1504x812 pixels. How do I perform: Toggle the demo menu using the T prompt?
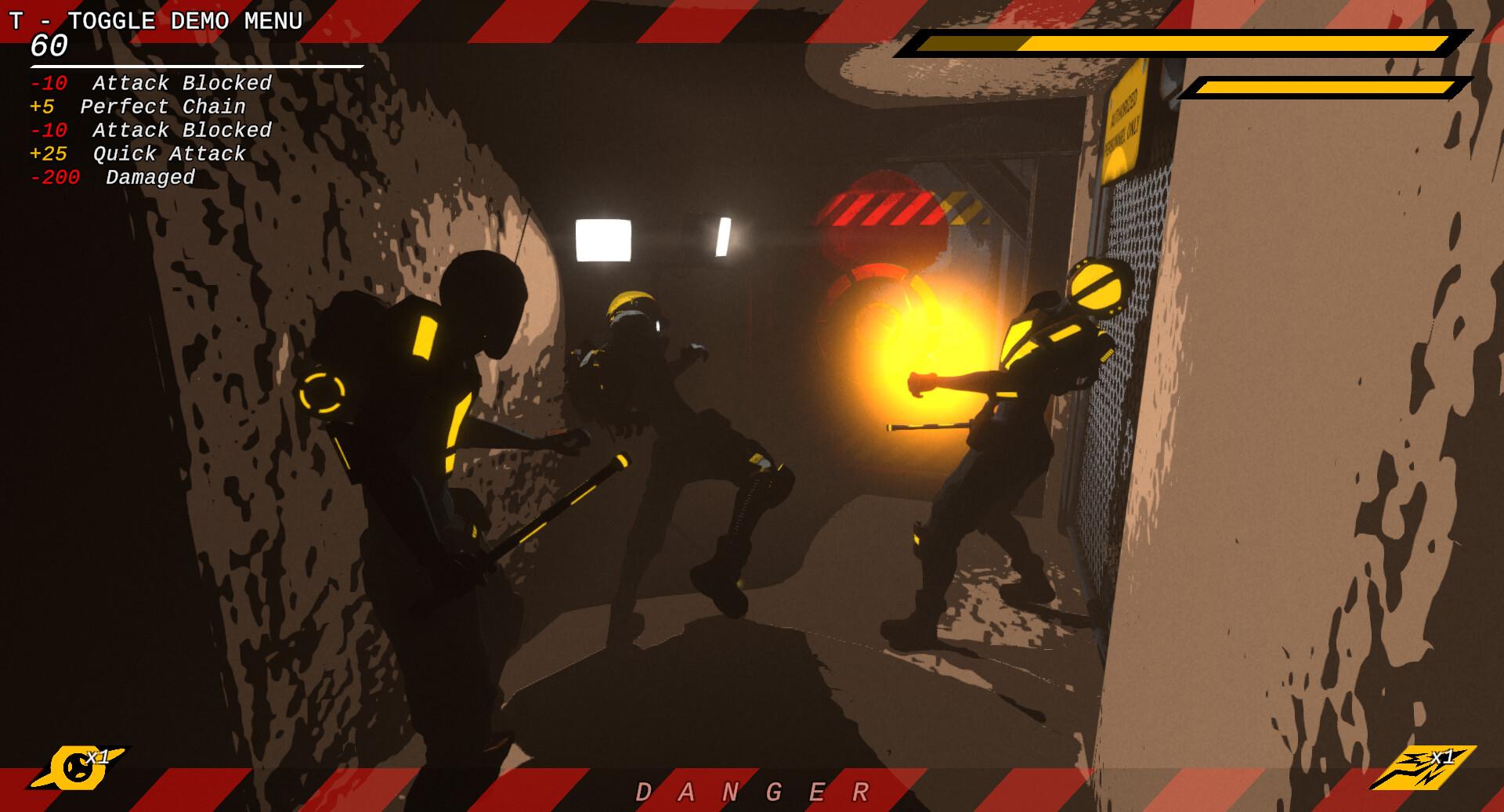(x=157, y=21)
